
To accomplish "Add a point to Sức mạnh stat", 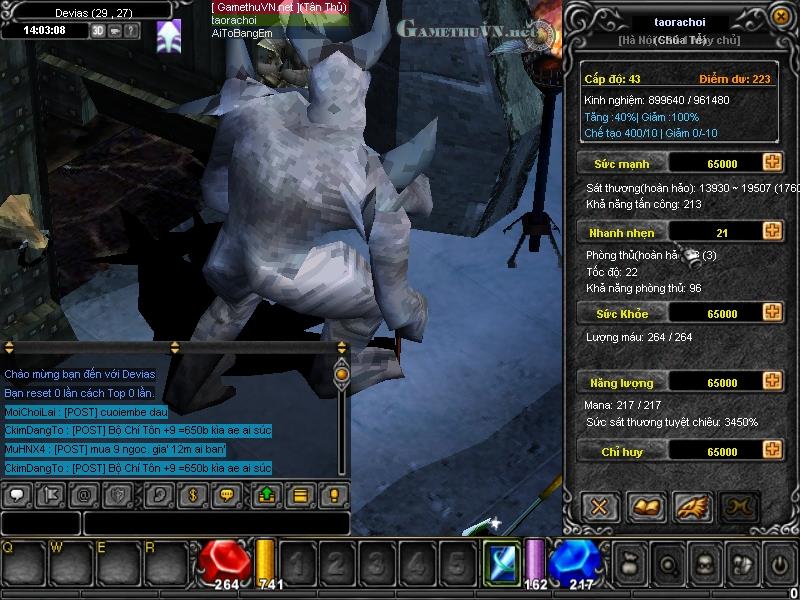I will pyautogui.click(x=771, y=163).
